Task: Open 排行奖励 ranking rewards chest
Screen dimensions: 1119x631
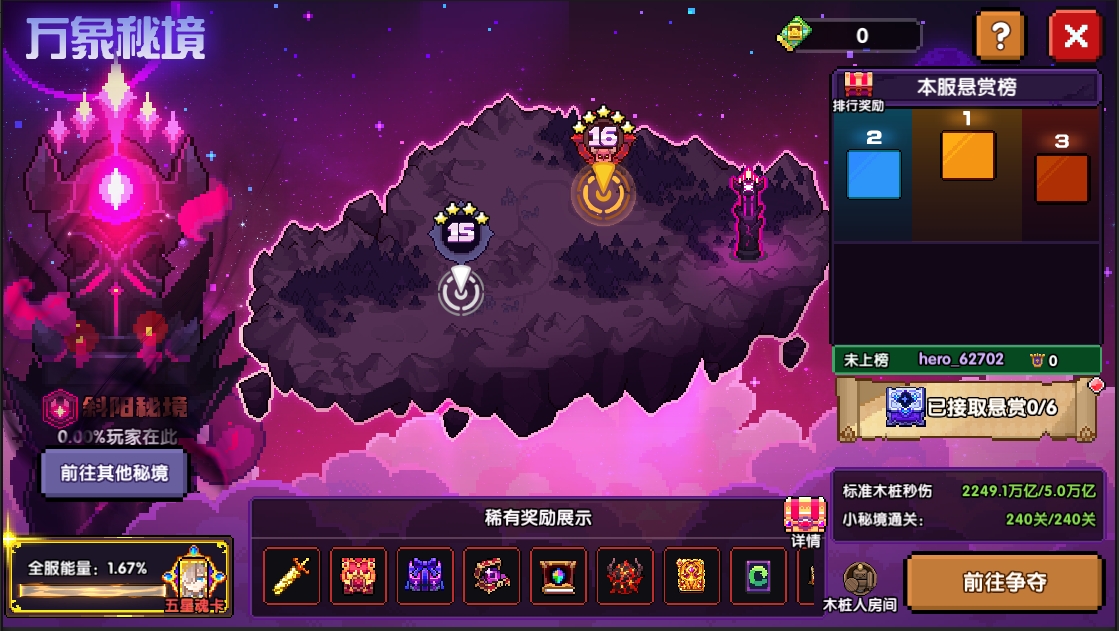Action: click(x=859, y=90)
